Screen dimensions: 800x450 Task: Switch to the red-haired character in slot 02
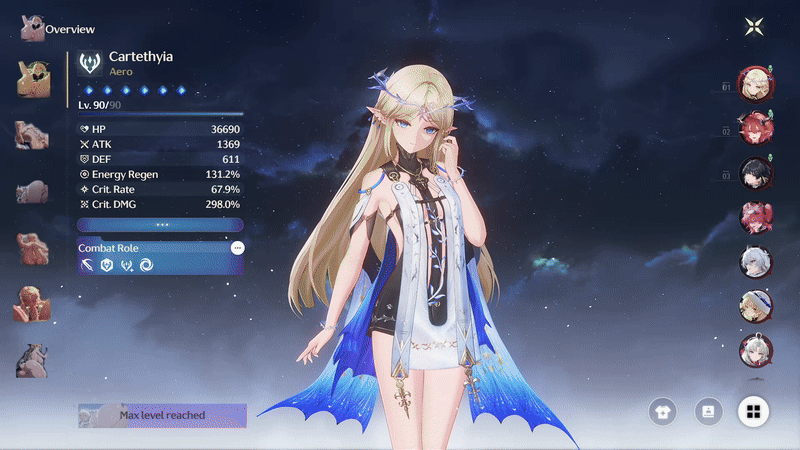[754, 128]
